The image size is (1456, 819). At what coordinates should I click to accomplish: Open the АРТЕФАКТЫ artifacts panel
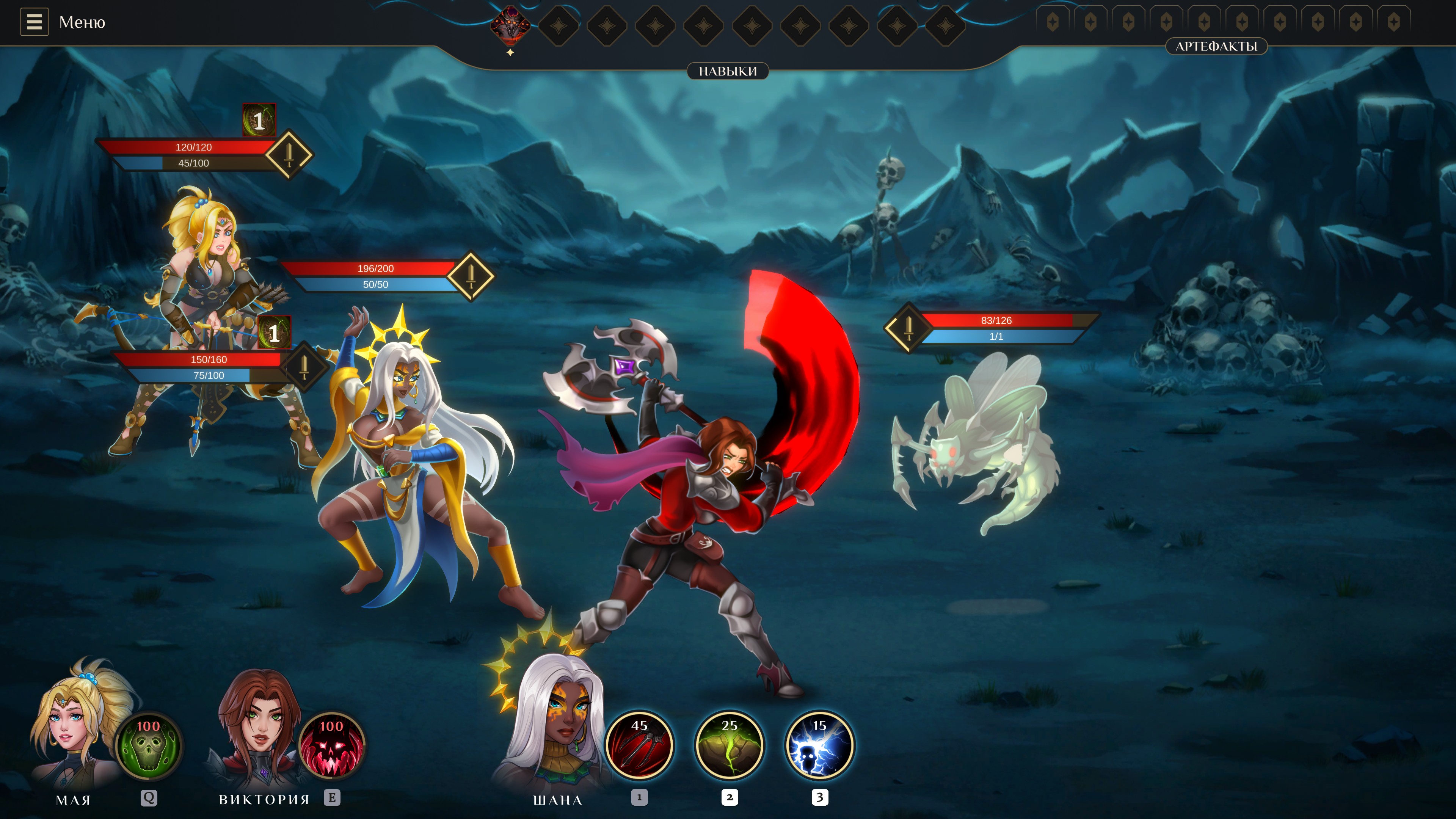click(x=1216, y=46)
